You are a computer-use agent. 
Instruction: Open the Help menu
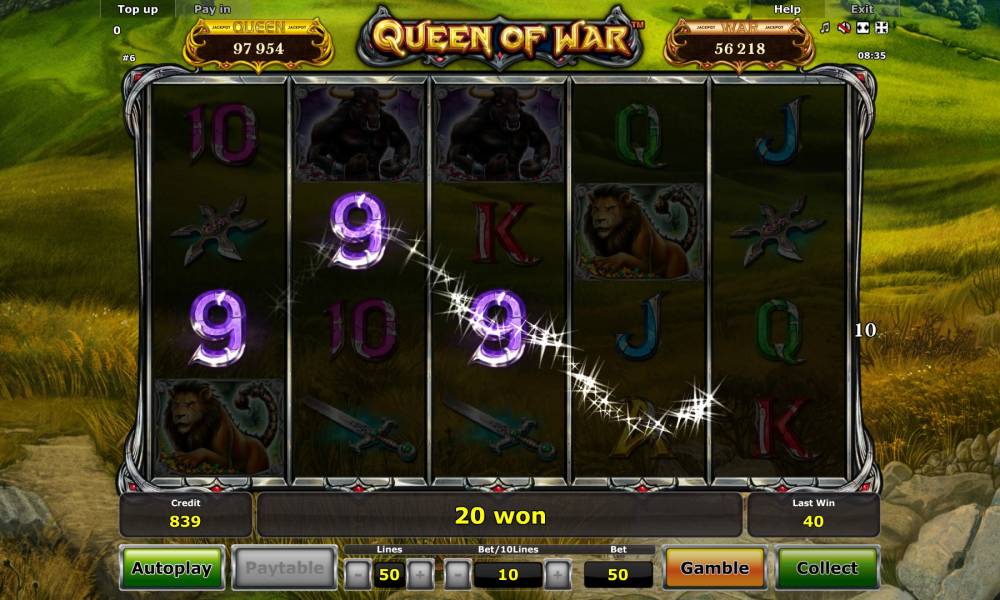tap(788, 9)
